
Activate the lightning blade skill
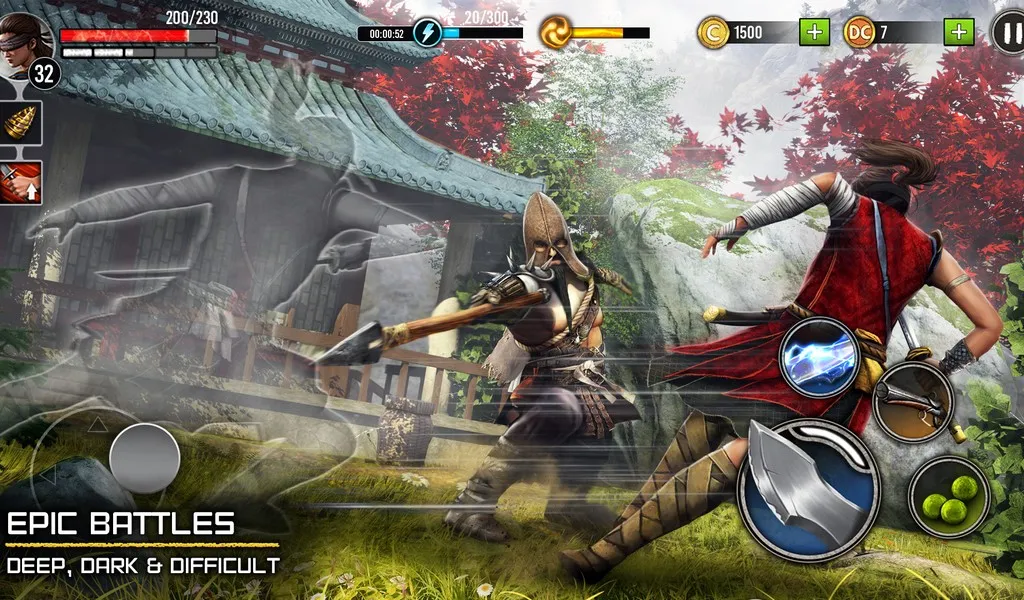pos(820,357)
